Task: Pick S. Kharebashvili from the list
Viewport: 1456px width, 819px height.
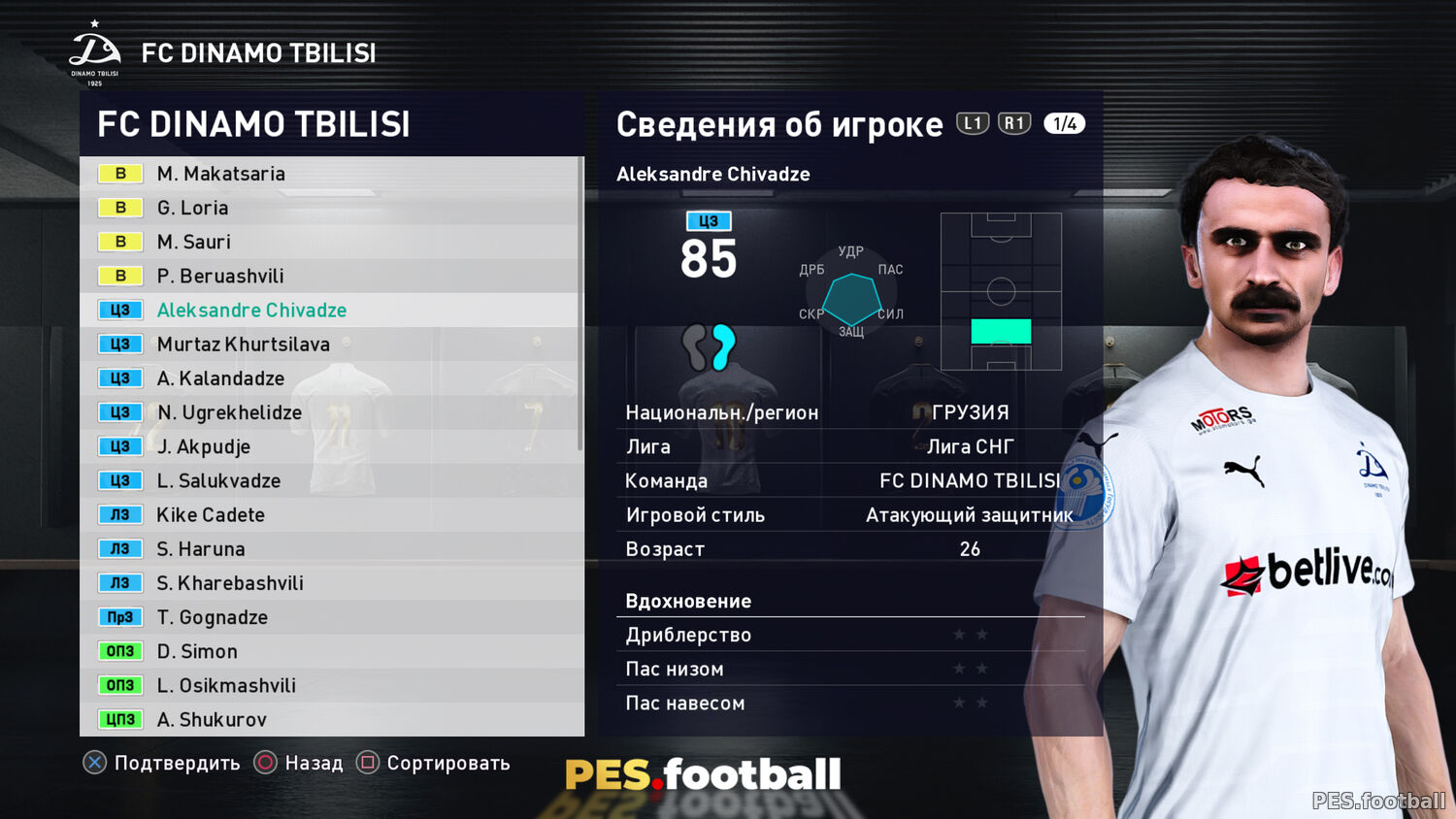Action: click(x=230, y=583)
